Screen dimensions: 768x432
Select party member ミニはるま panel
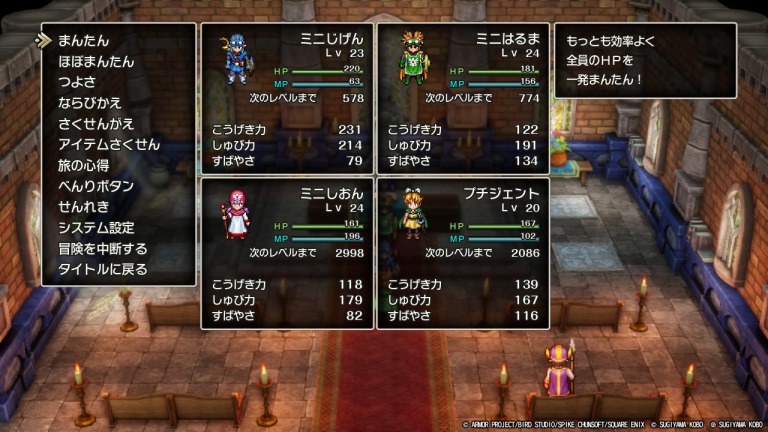(x=462, y=98)
